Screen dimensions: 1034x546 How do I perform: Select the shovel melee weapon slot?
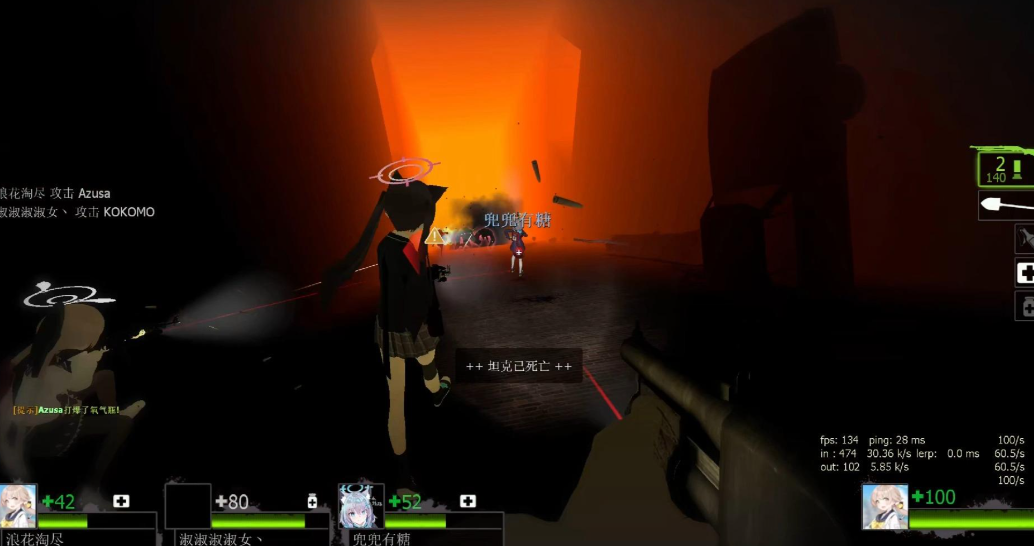(1006, 205)
